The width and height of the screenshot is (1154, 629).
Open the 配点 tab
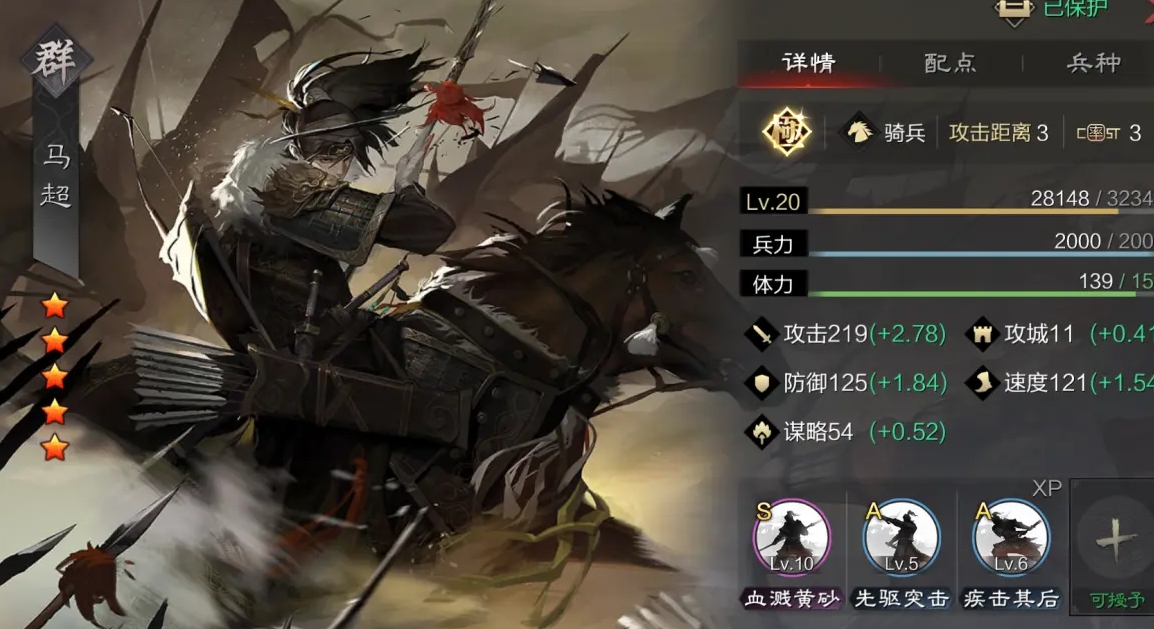point(950,63)
